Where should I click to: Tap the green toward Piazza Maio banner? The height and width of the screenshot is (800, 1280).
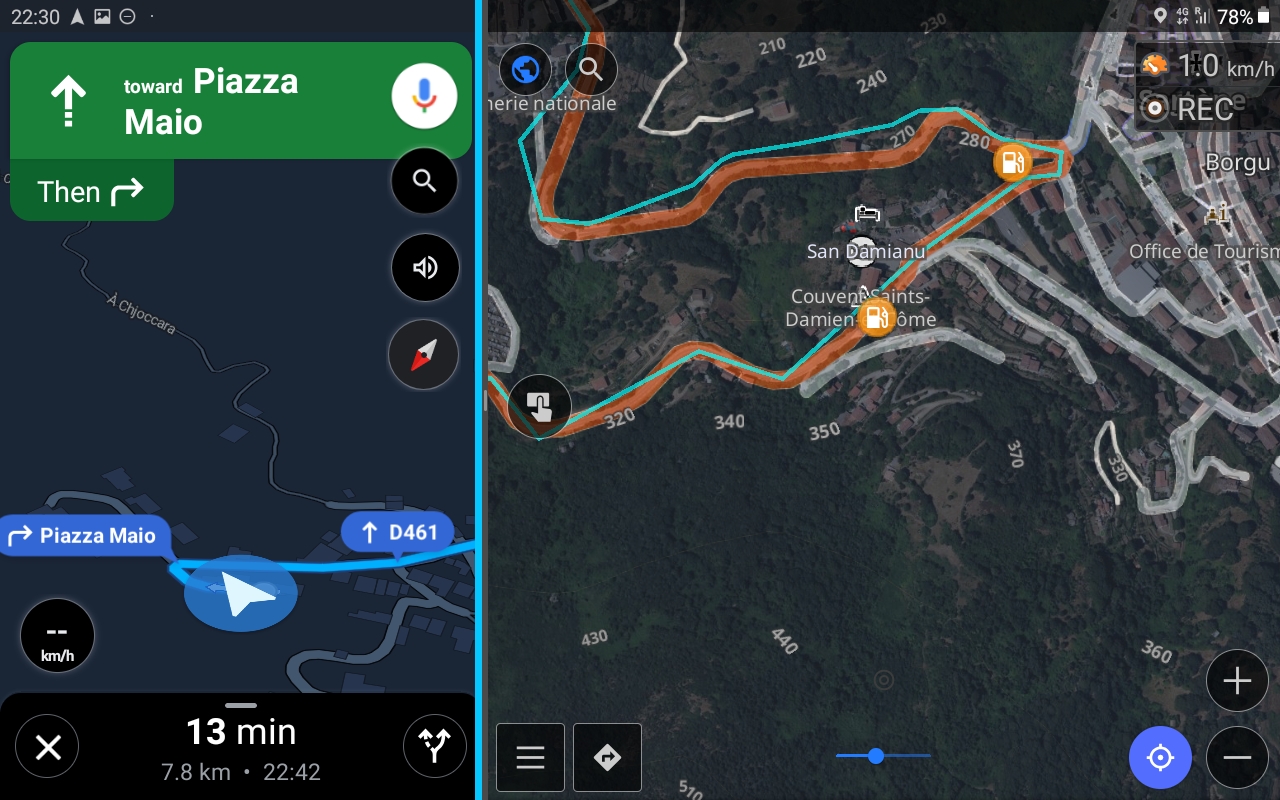tap(200, 100)
